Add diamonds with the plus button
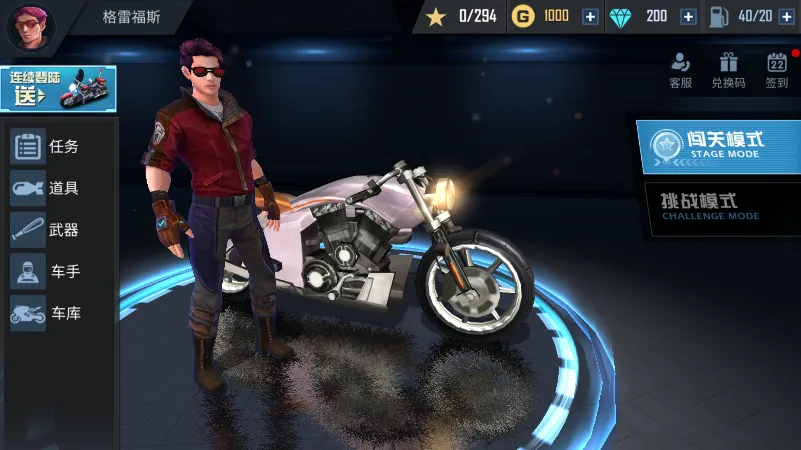 coord(688,16)
